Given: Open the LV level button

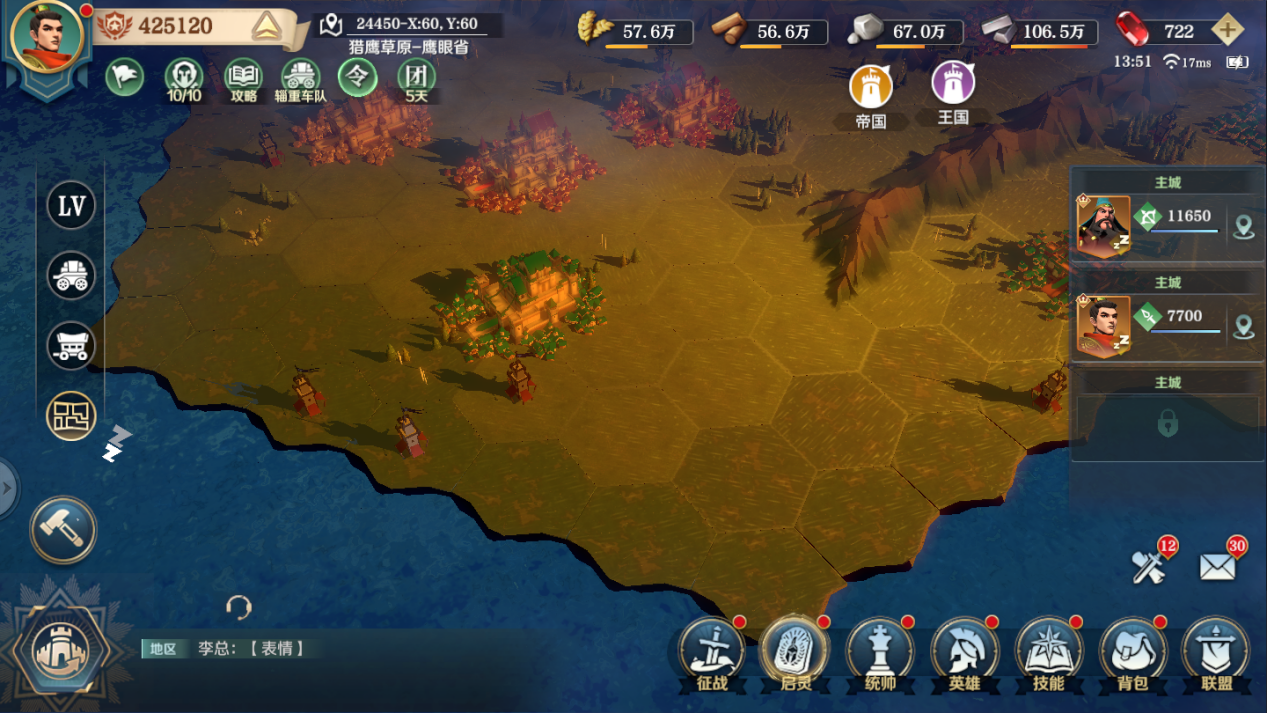Looking at the screenshot, I should (71, 207).
